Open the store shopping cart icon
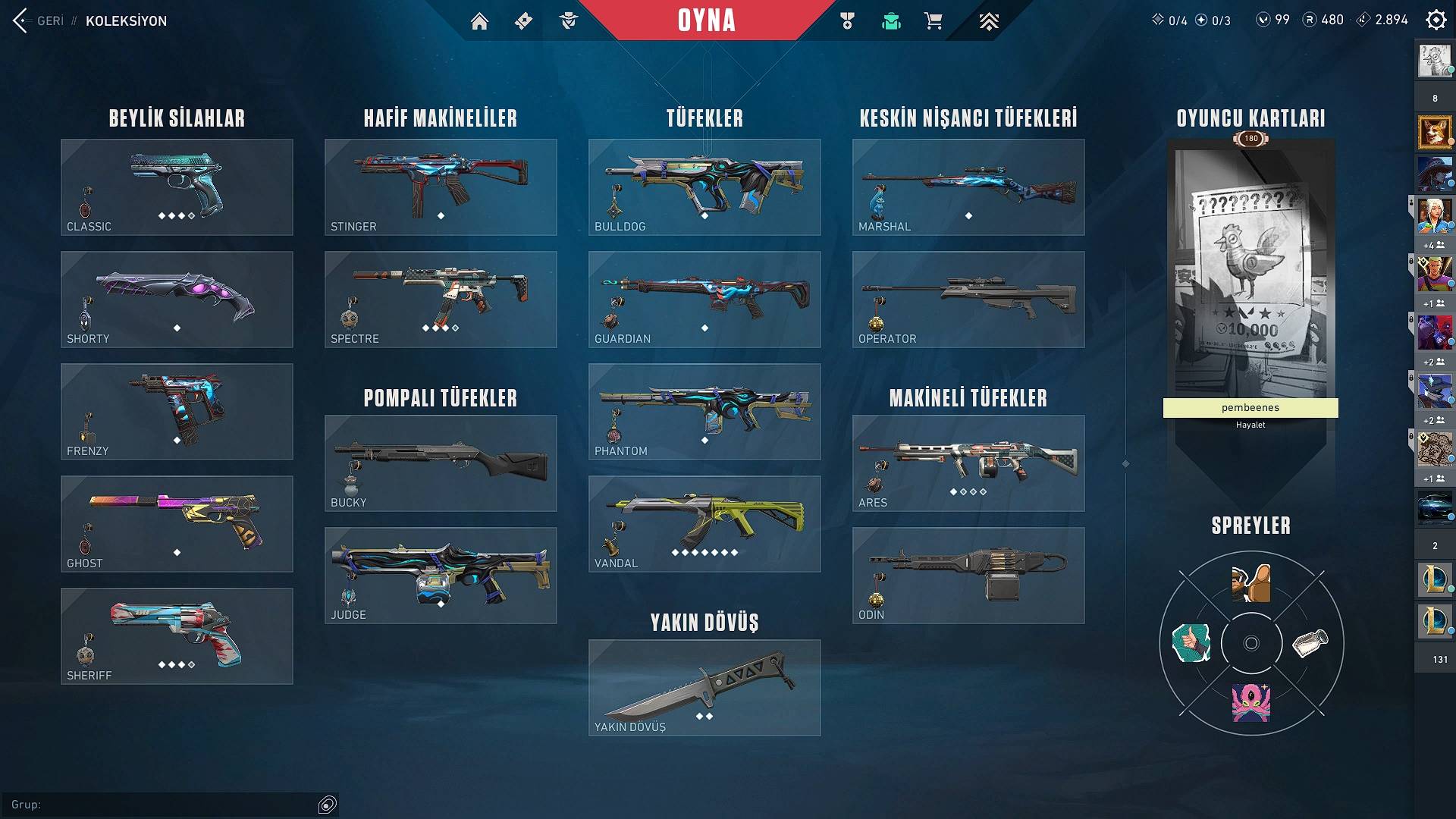1456x819 pixels. click(933, 21)
